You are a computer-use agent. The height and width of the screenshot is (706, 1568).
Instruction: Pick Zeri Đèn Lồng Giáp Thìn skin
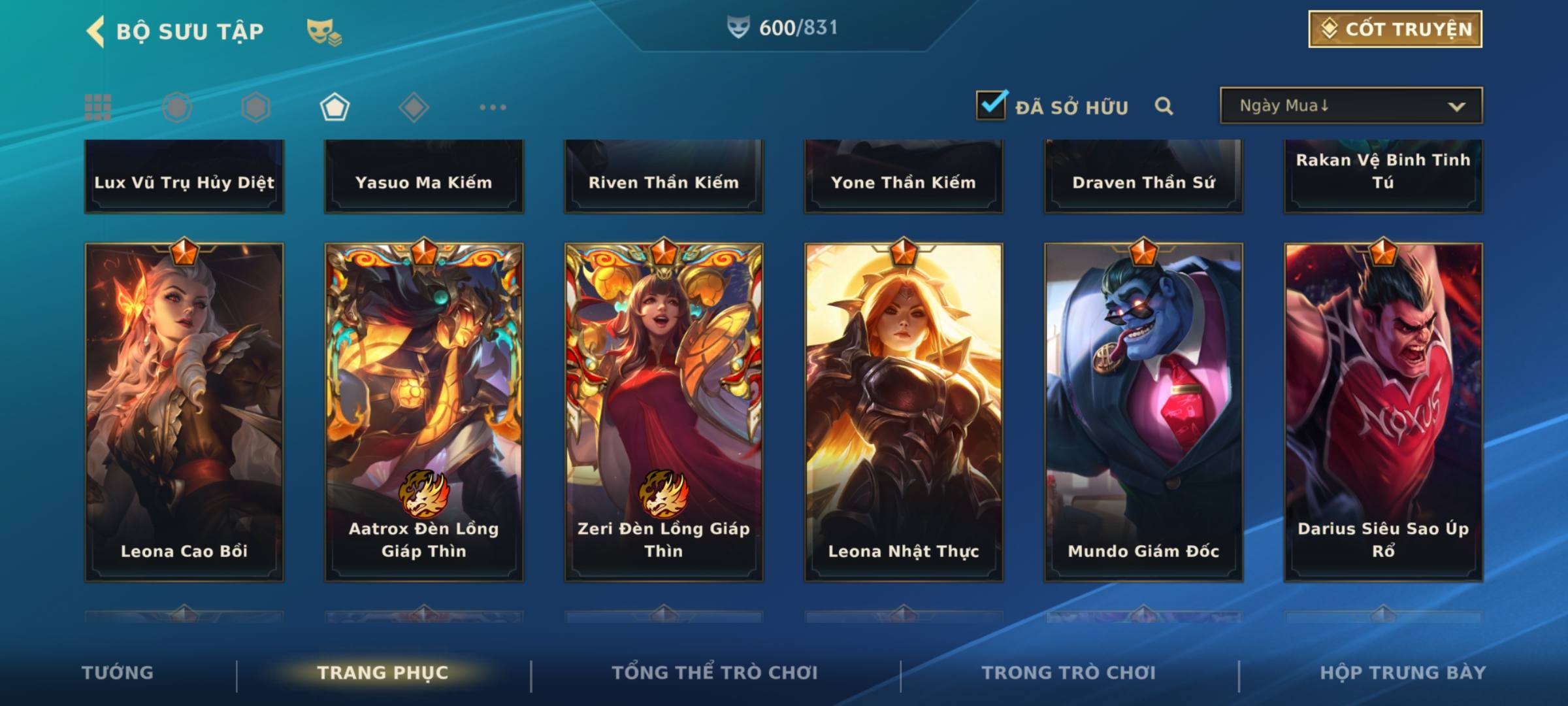click(x=664, y=412)
